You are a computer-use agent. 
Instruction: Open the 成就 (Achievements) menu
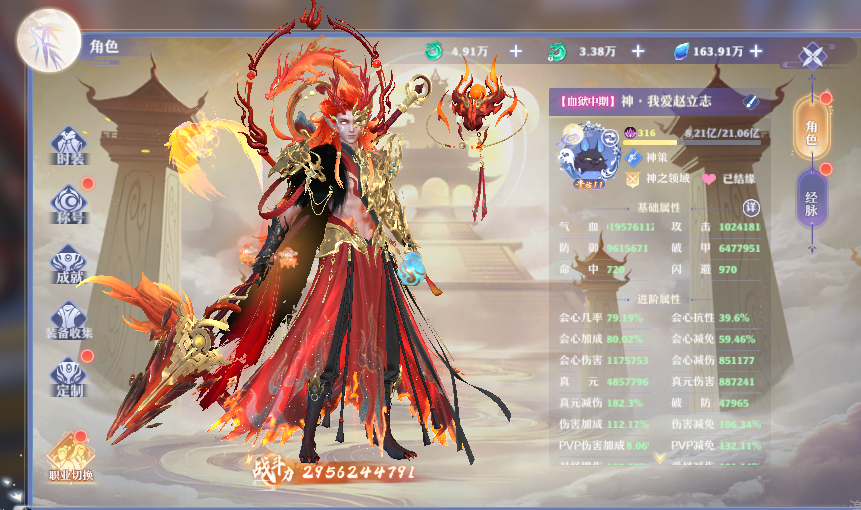[x=69, y=262]
